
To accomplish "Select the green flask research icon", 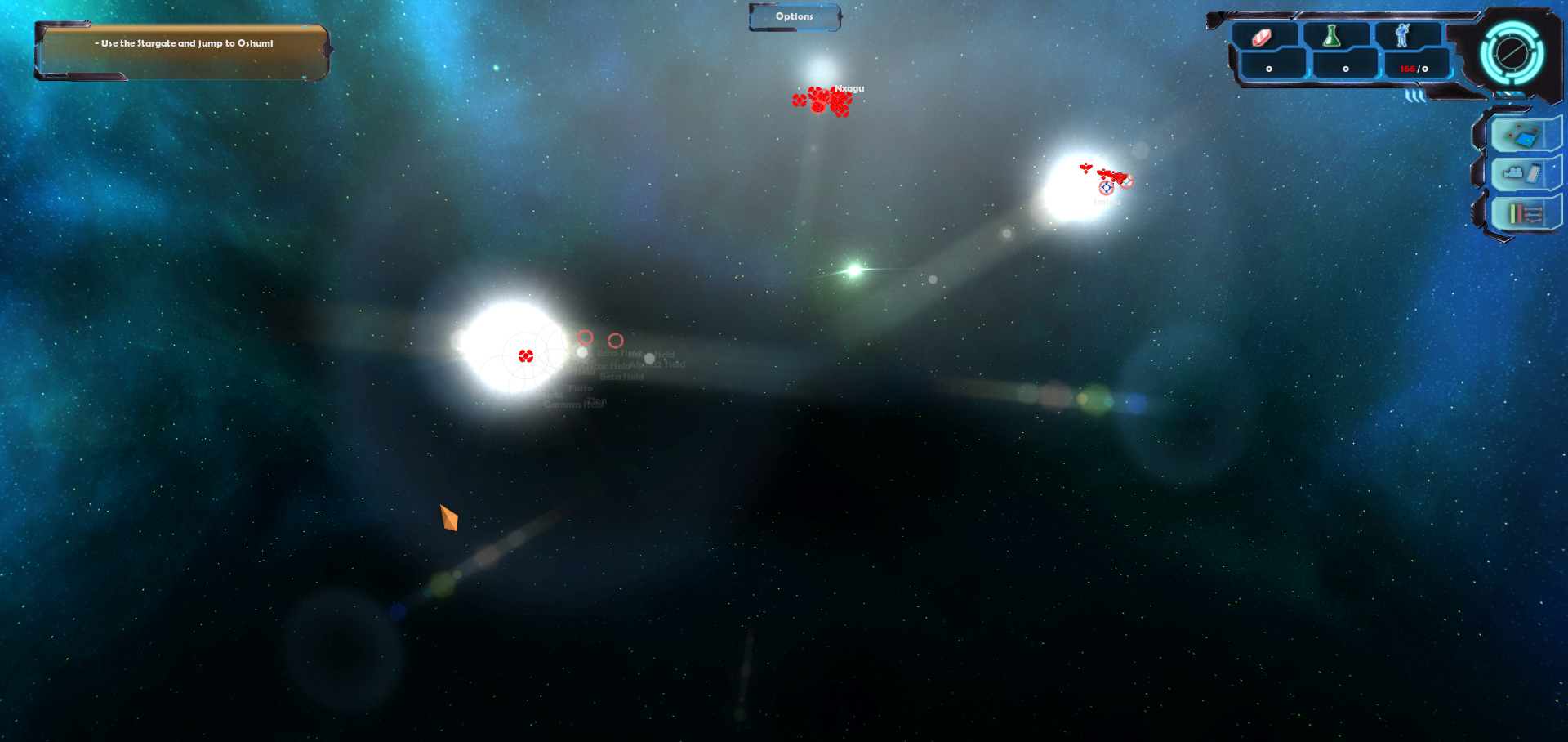I will coord(1332,36).
